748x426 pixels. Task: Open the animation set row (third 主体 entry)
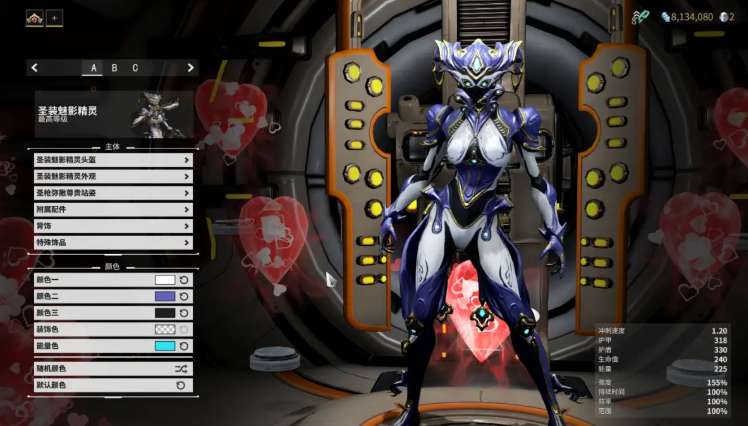coord(112,193)
